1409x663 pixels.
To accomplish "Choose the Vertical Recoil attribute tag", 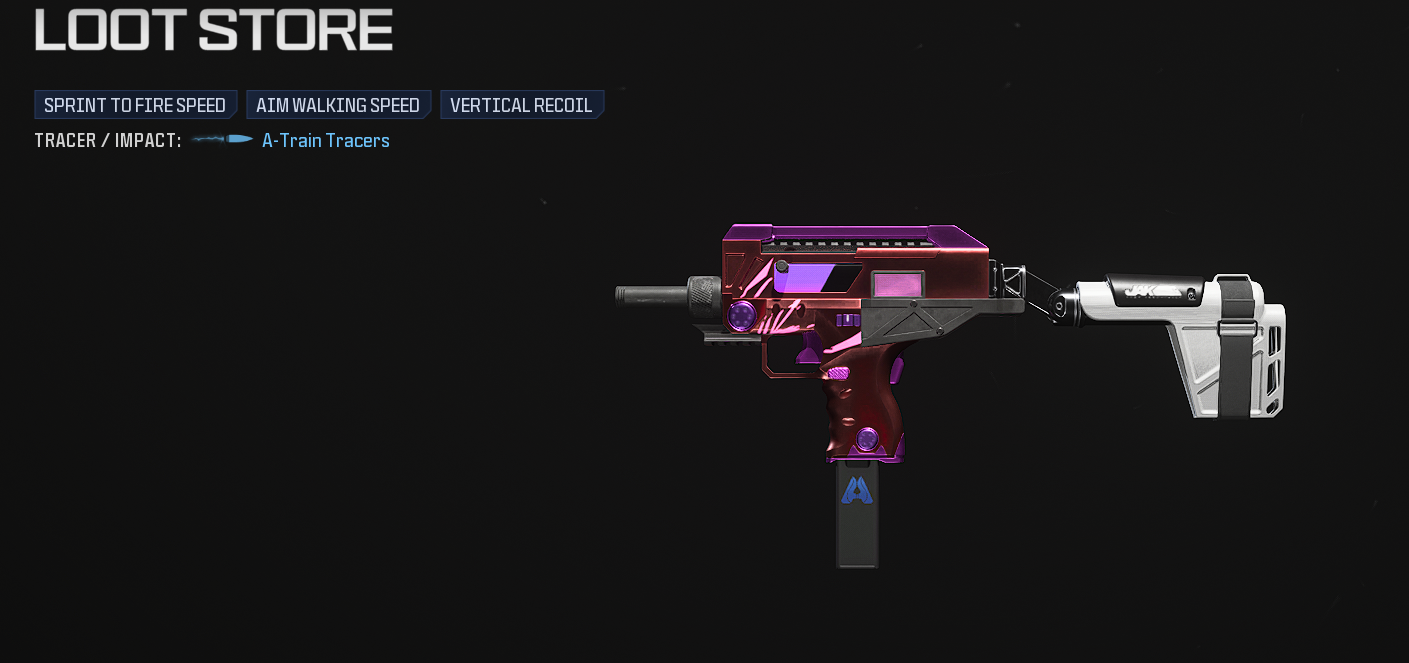I will 521,105.
